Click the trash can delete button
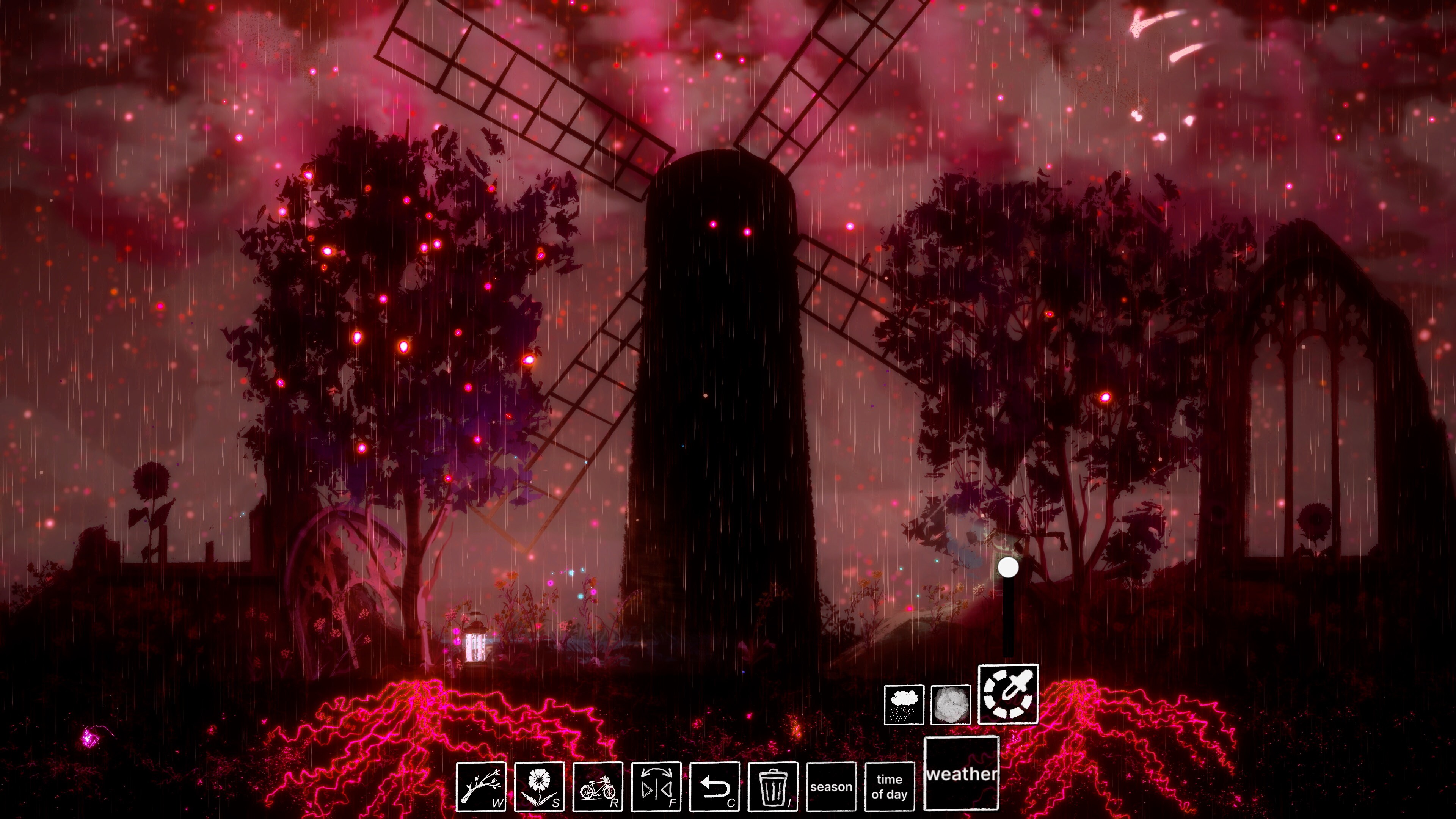The width and height of the screenshot is (1456, 819). click(773, 786)
